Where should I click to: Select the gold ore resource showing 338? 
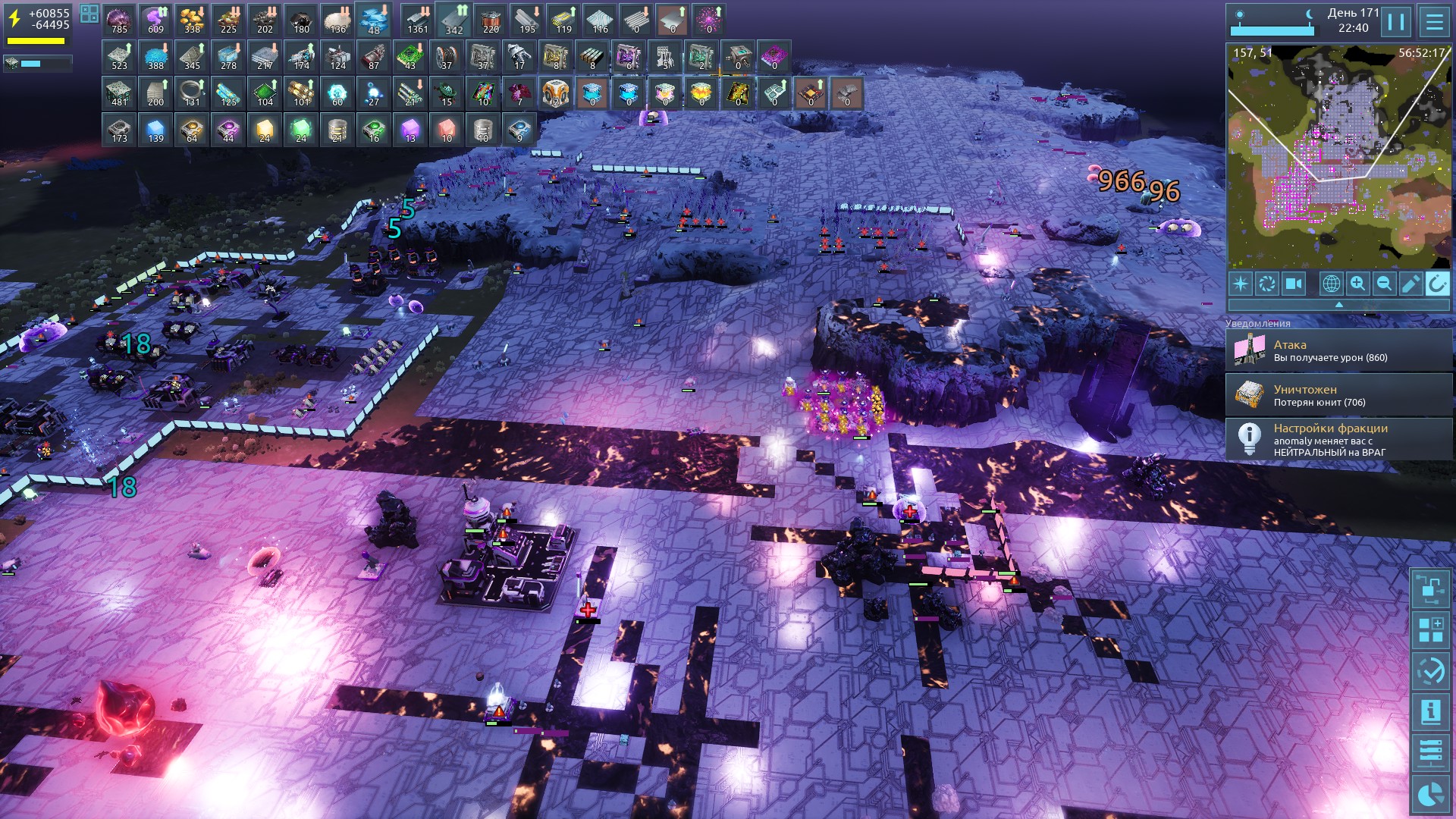(x=192, y=20)
